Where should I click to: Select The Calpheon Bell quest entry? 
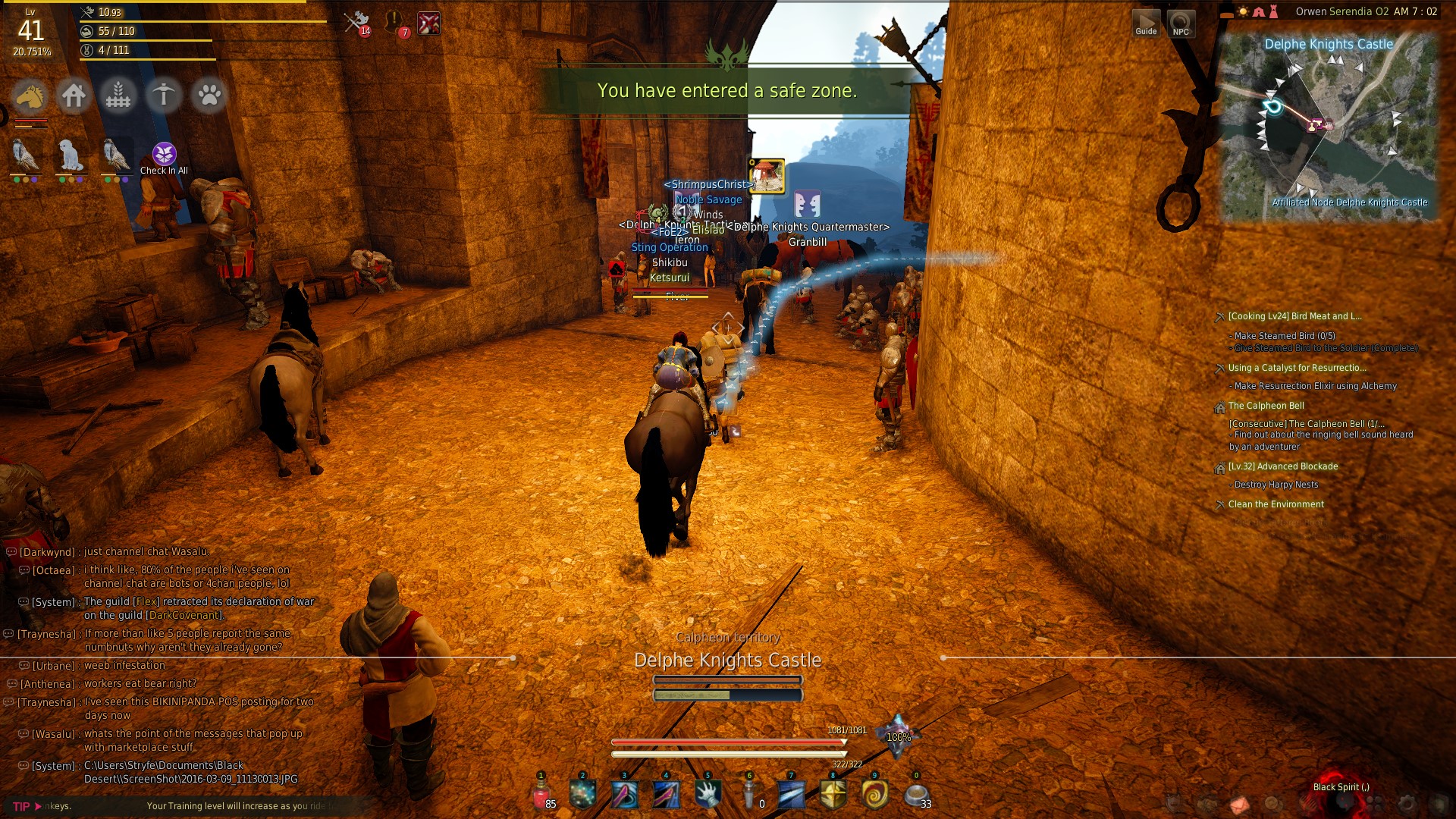(1266, 406)
